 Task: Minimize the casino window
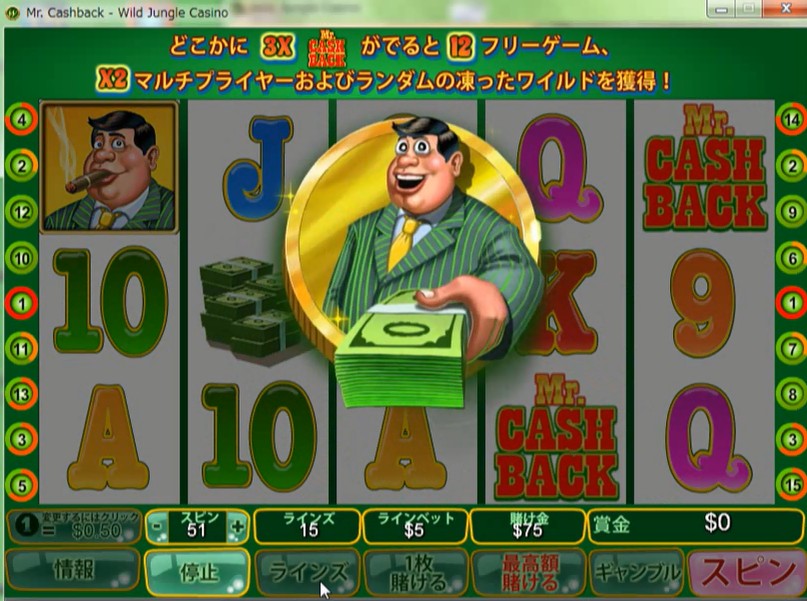click(x=722, y=11)
